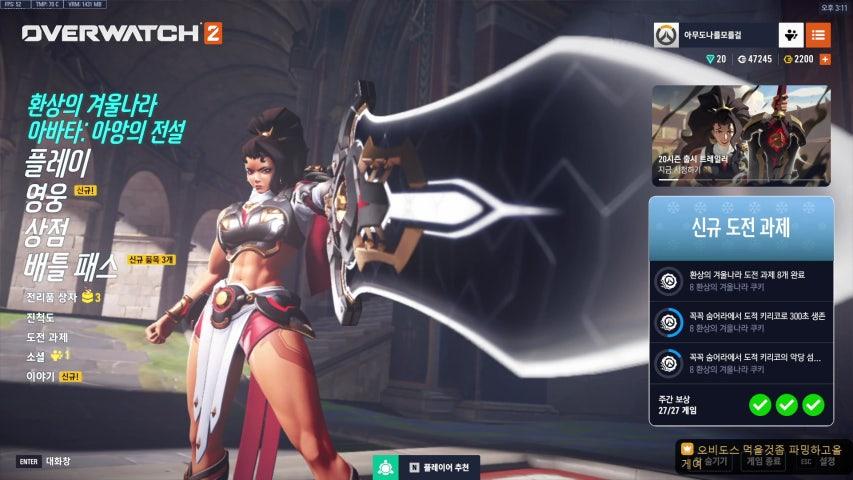Open the 플레이 (Play) menu
Viewport: 853px width, 480px height.
[x=58, y=161]
